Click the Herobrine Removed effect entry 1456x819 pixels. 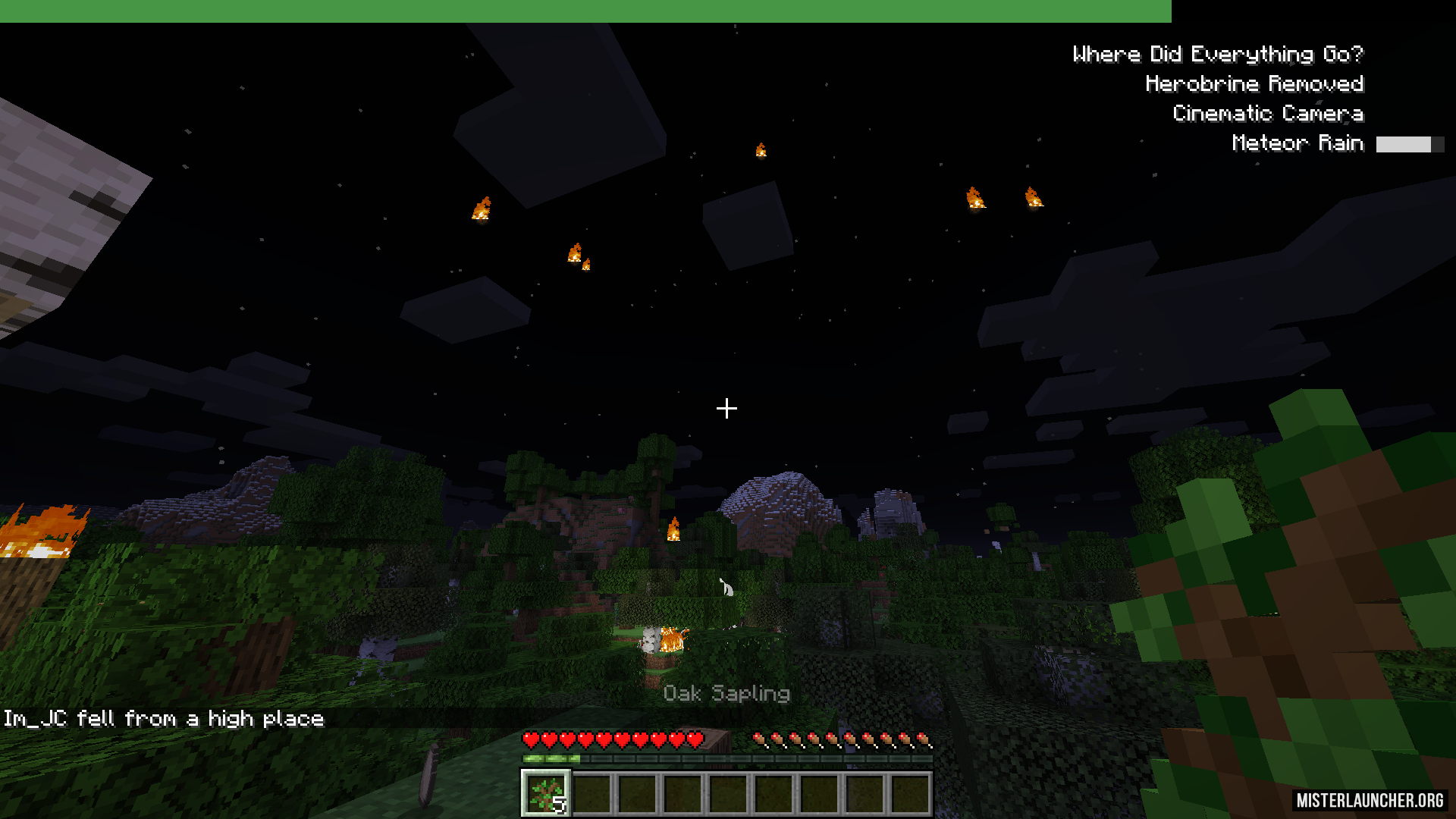coord(1254,84)
